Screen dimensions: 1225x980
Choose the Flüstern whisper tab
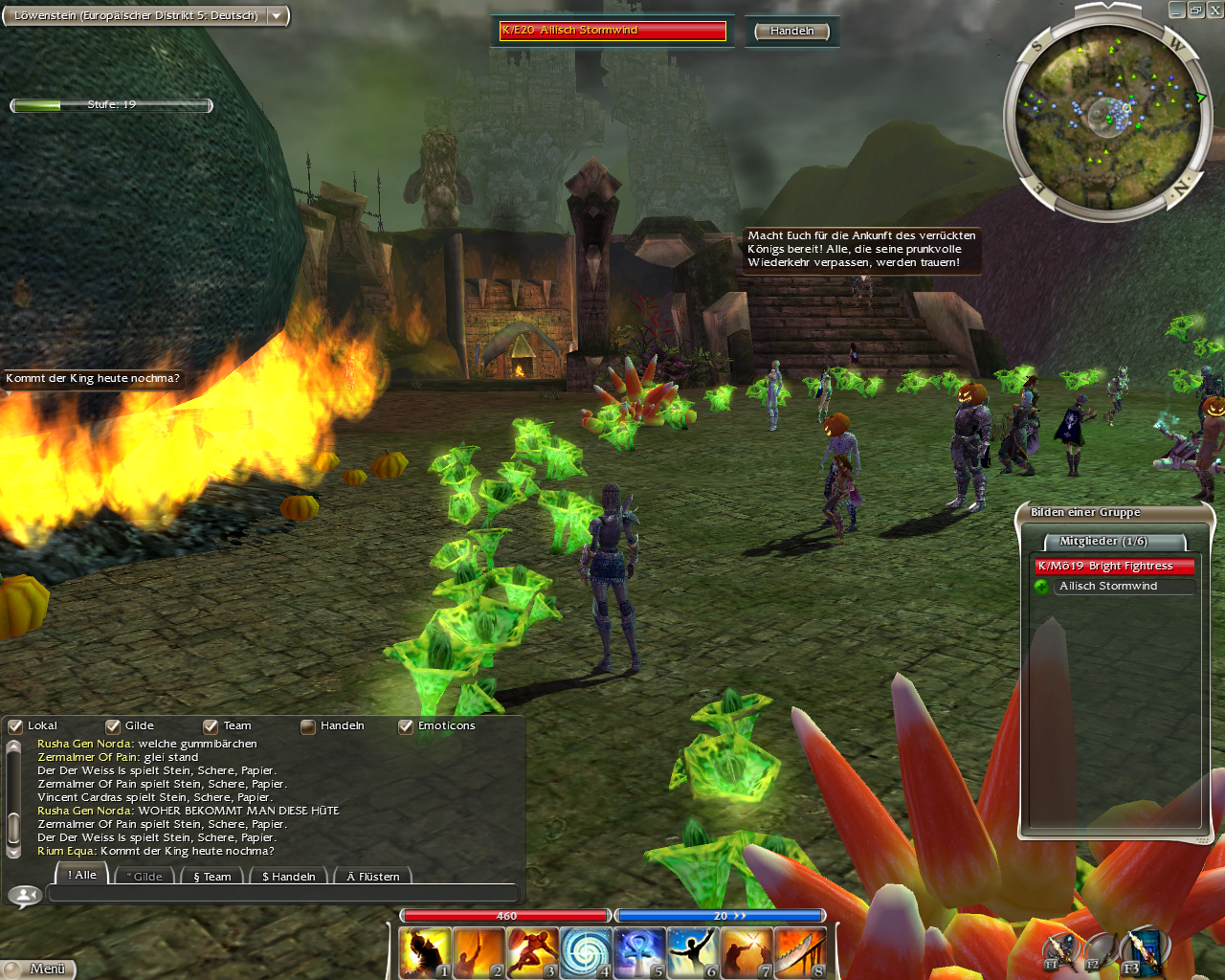click(x=372, y=876)
